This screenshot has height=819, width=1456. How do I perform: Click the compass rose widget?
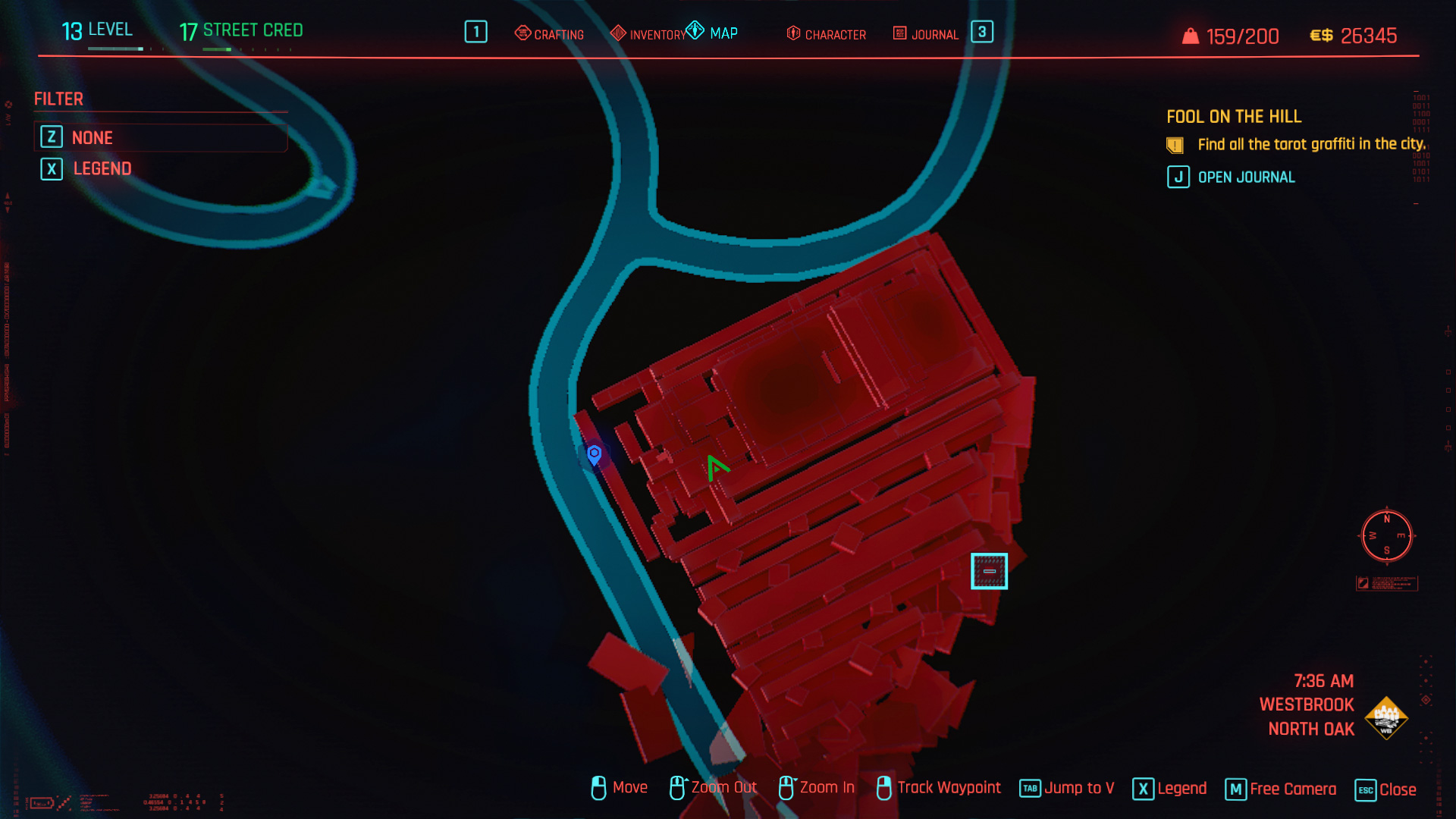tap(1386, 535)
